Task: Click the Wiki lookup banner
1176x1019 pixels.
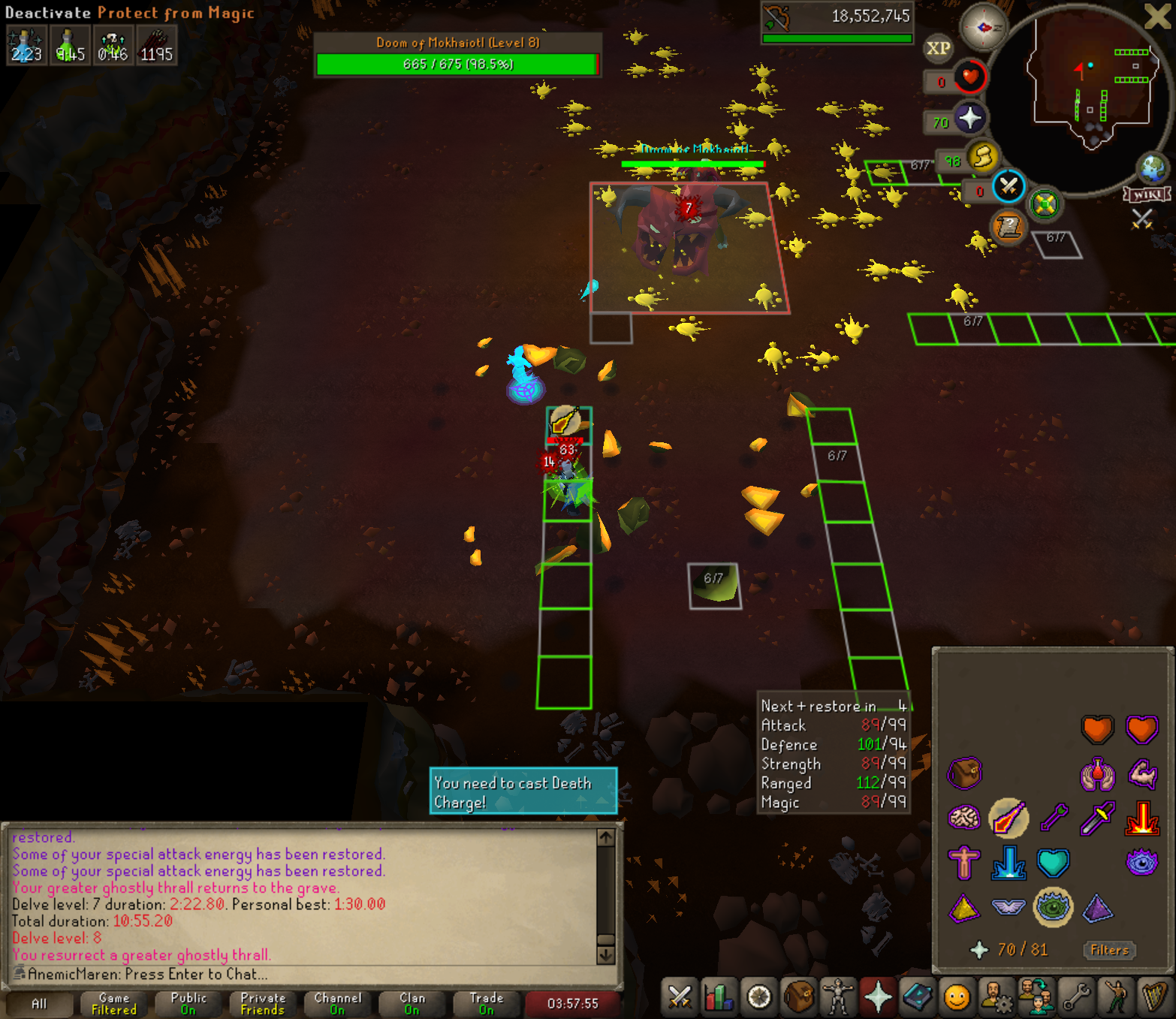Action: click(x=1147, y=194)
